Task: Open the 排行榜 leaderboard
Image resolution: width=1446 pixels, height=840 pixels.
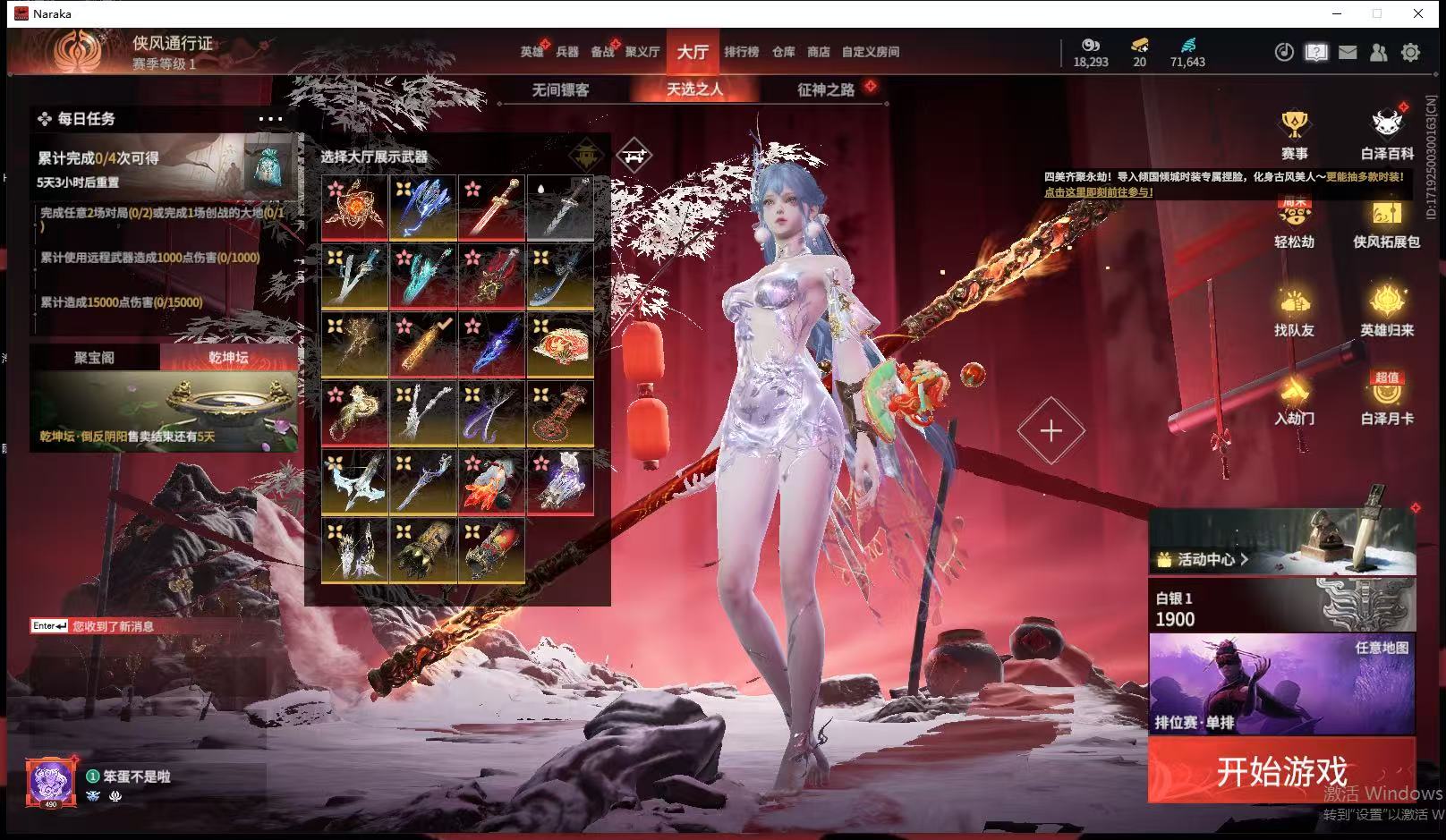Action: pos(741,52)
